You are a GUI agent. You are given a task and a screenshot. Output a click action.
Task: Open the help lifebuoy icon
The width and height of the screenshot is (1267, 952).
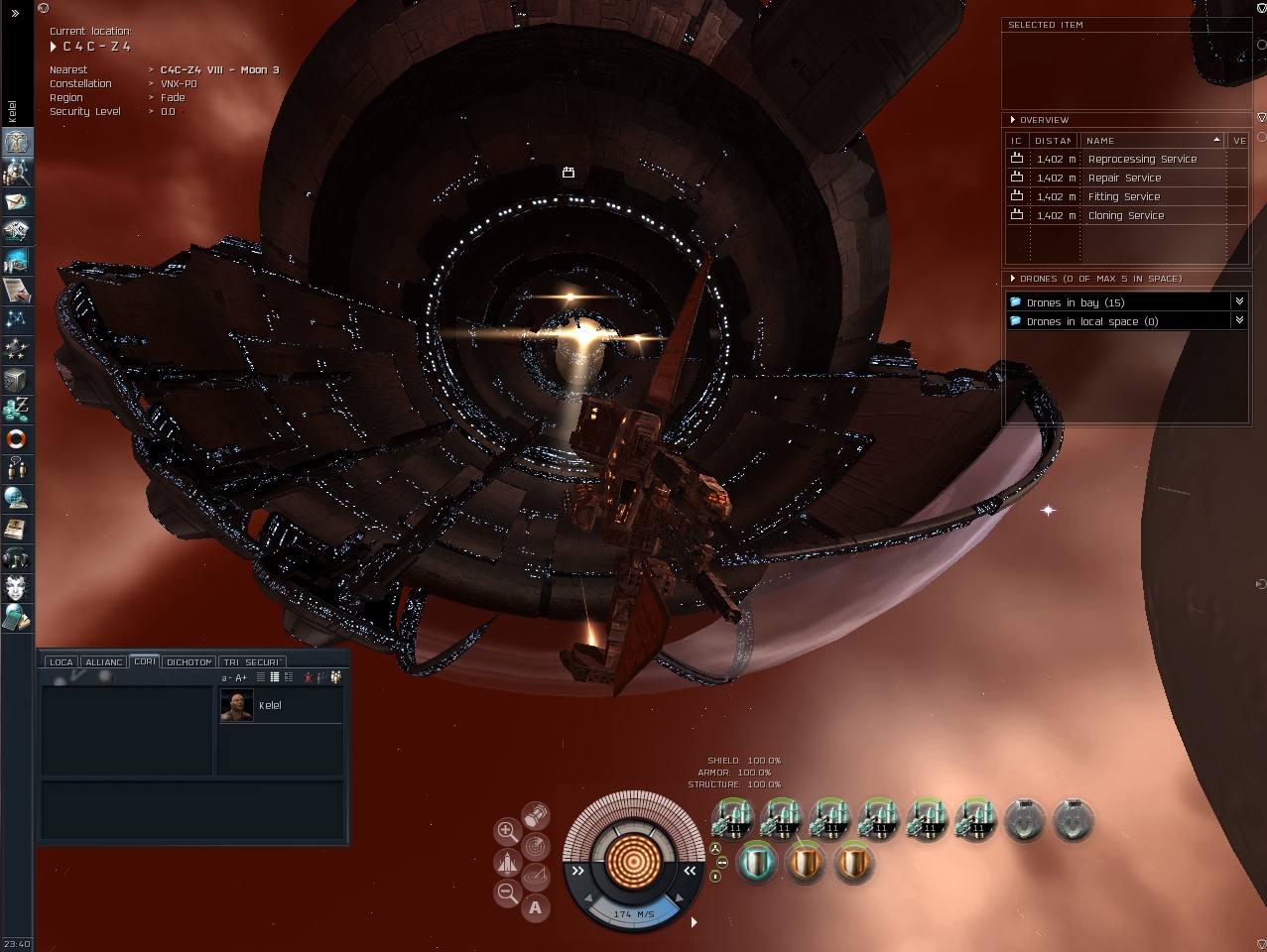(17, 438)
